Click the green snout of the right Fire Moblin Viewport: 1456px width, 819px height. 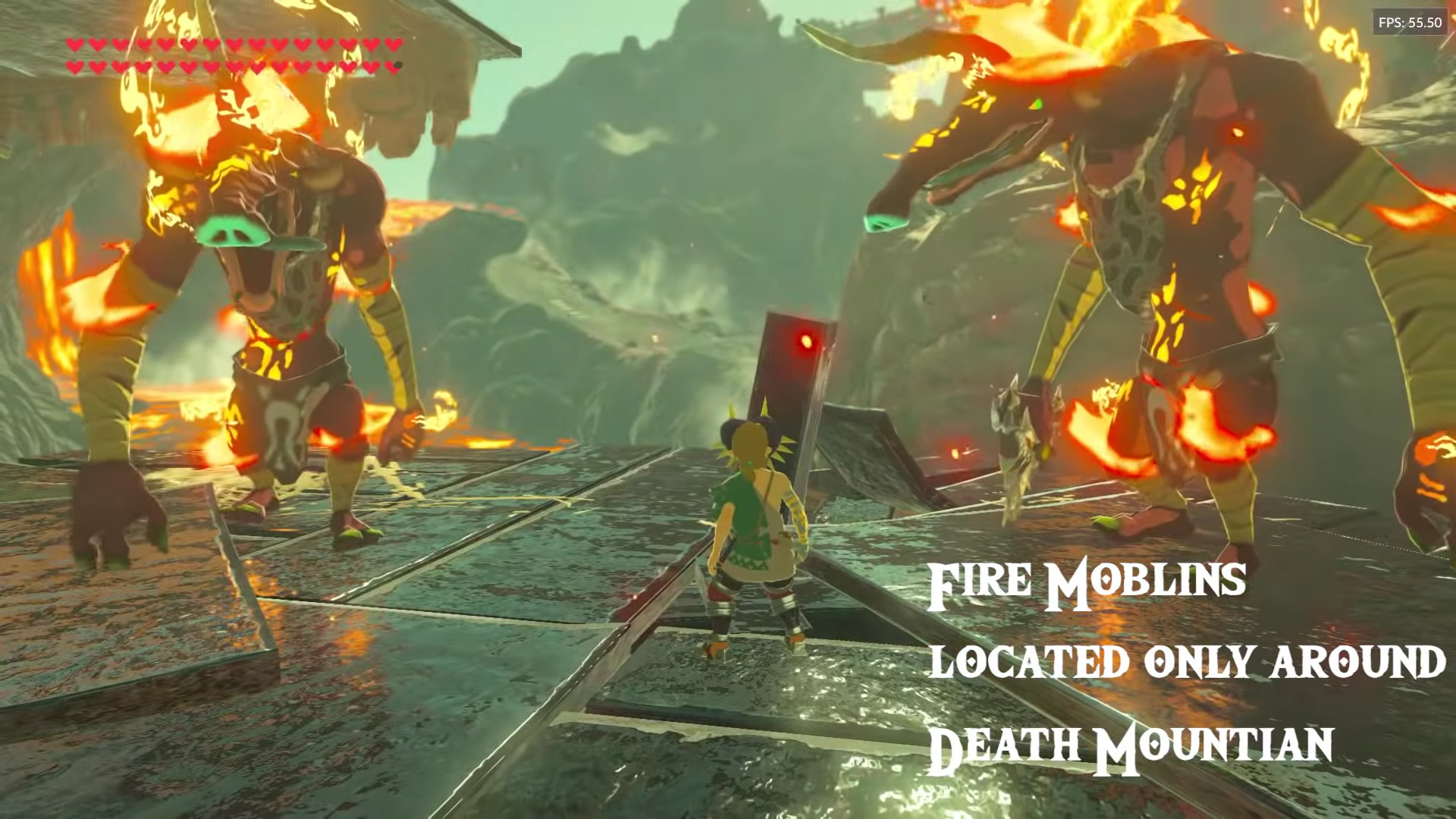(883, 224)
